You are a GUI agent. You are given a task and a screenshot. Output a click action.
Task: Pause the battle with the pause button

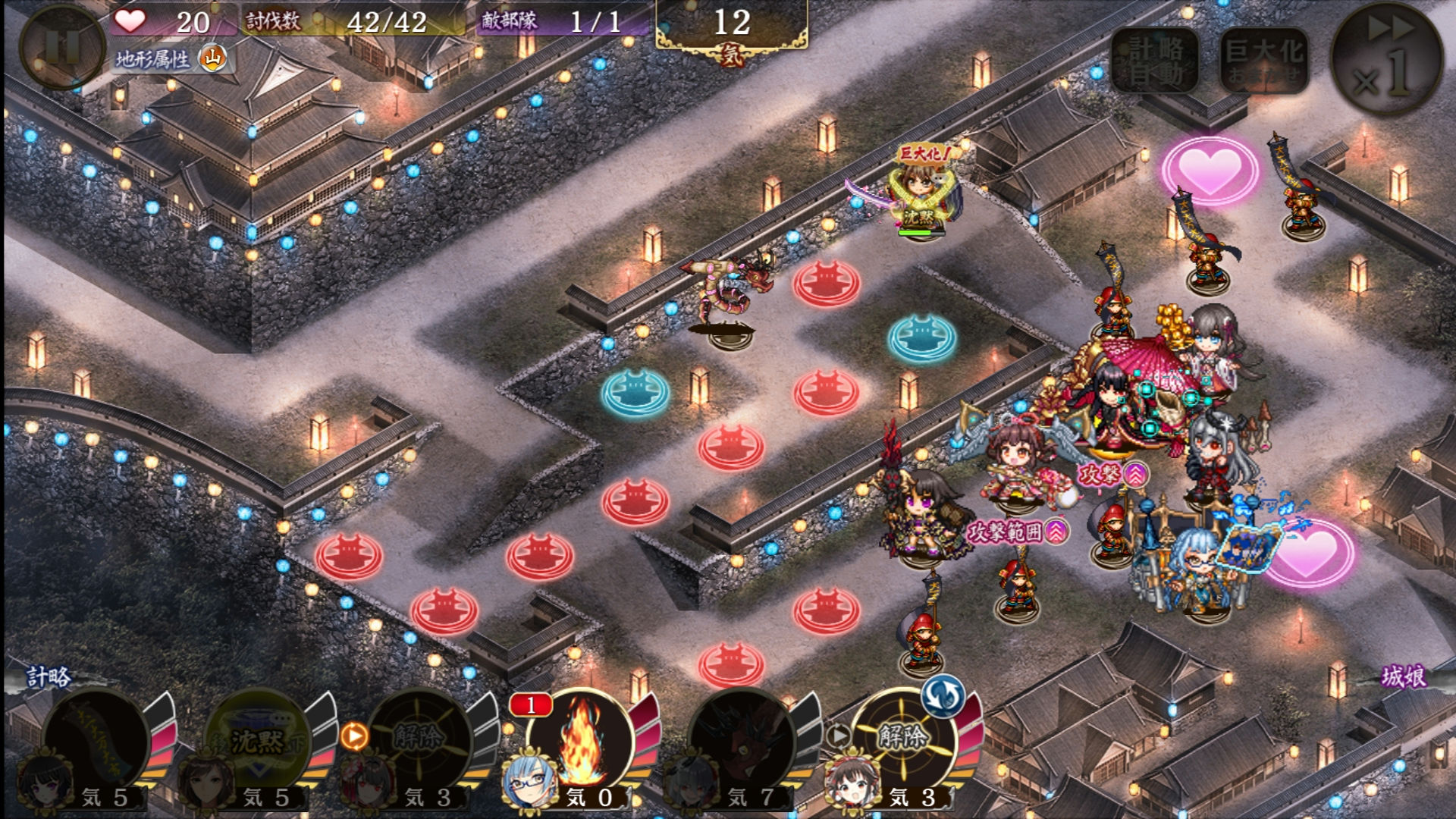[x=61, y=47]
